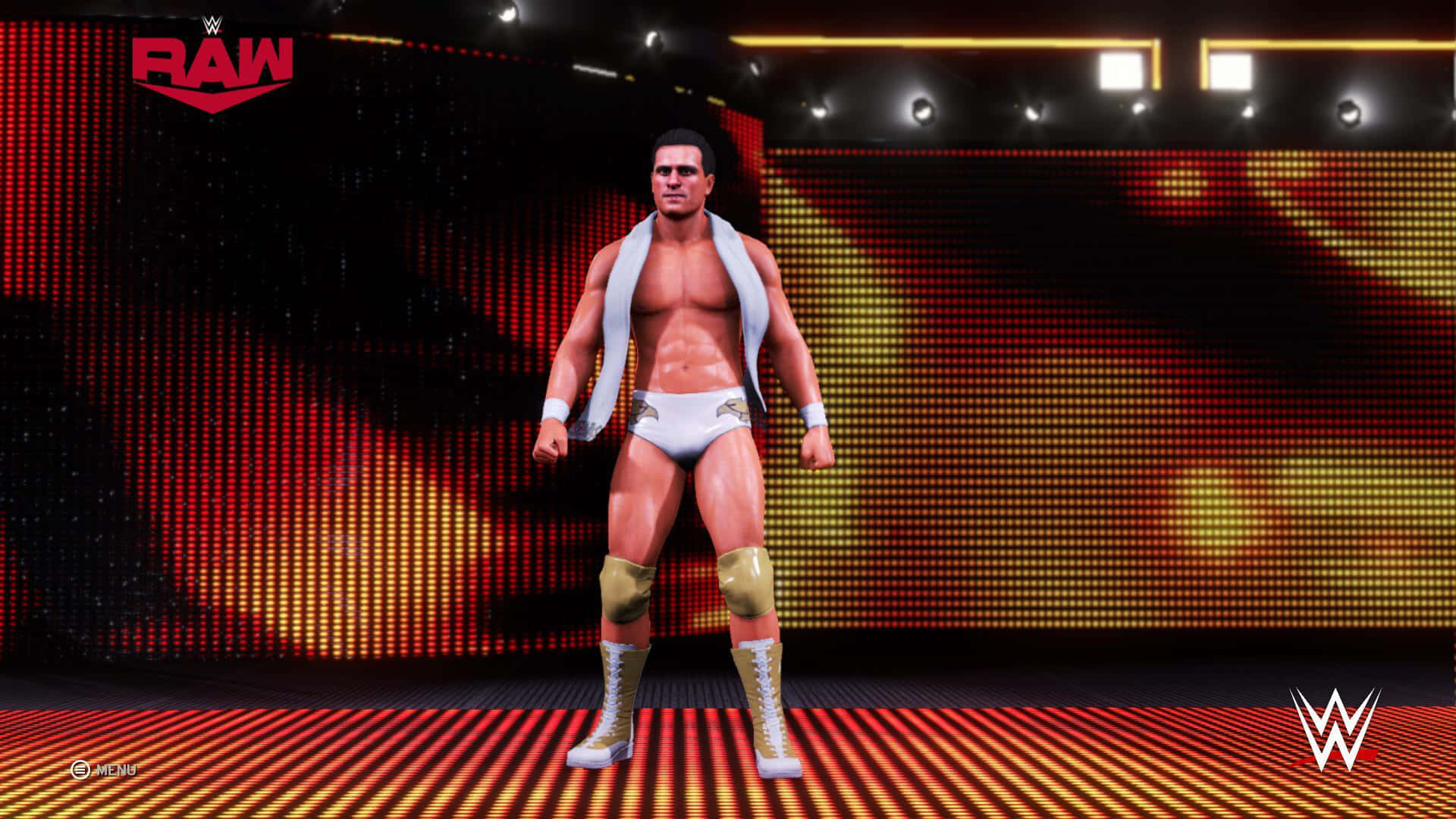
Task: Click the downward arrow beneath the RAW wordmark
Action: [x=213, y=97]
